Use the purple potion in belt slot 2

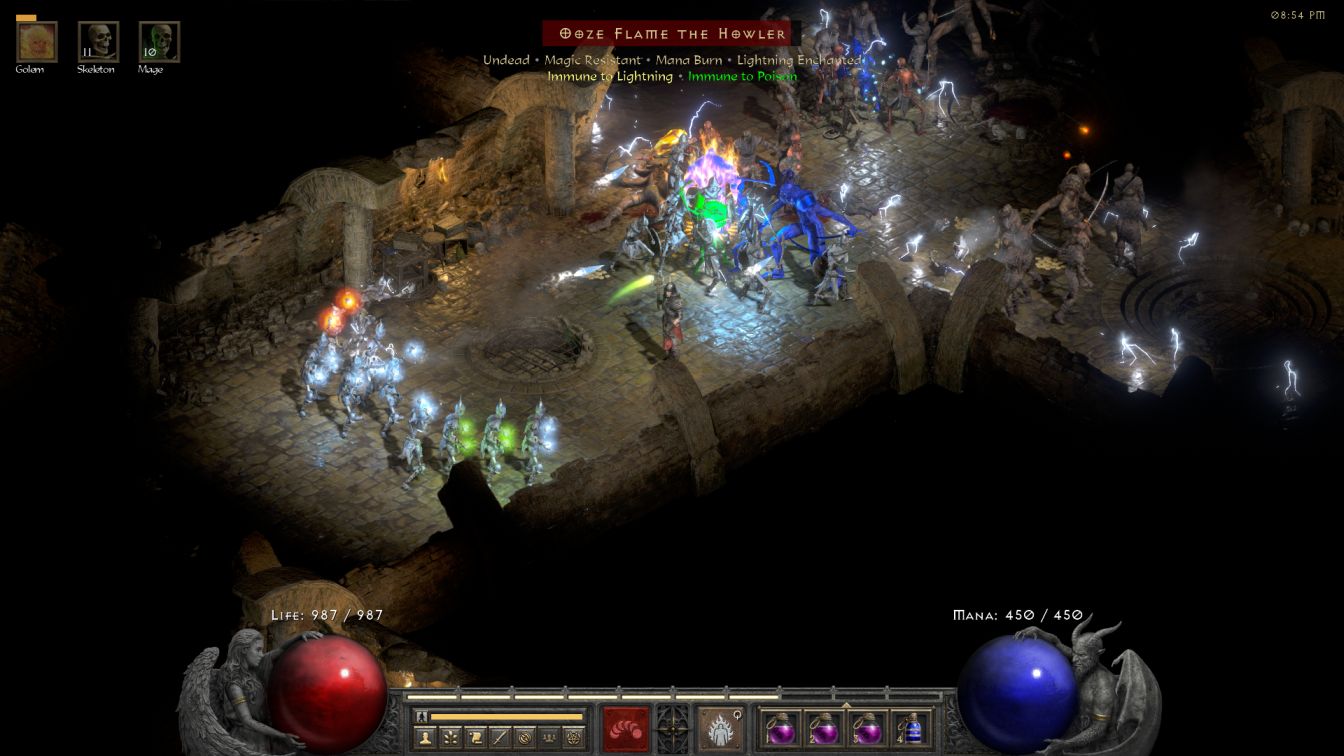(823, 729)
